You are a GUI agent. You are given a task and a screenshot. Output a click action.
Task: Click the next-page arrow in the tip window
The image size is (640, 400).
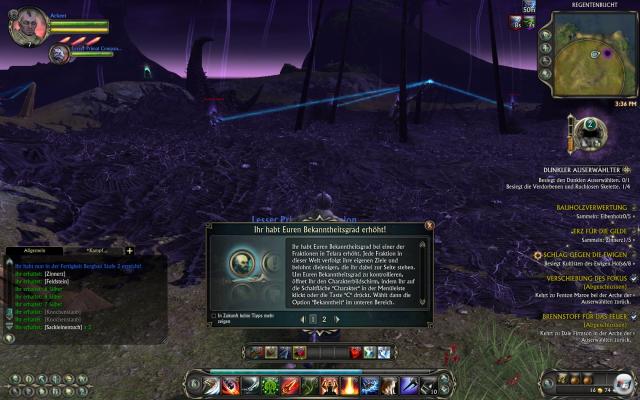coord(338,318)
